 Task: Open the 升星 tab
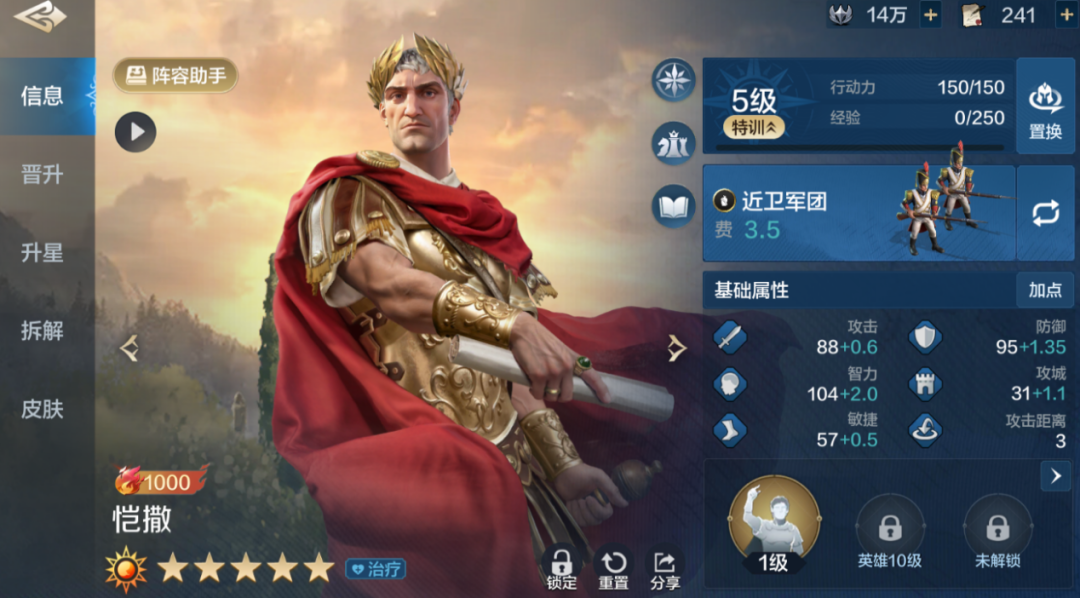(42, 253)
